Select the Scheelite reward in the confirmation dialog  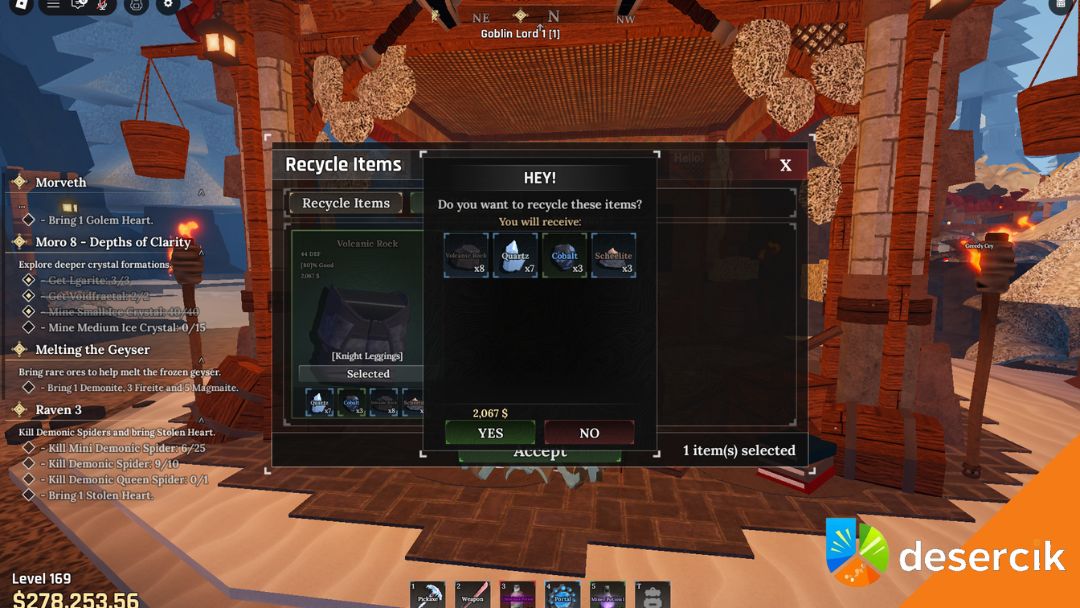tap(613, 255)
